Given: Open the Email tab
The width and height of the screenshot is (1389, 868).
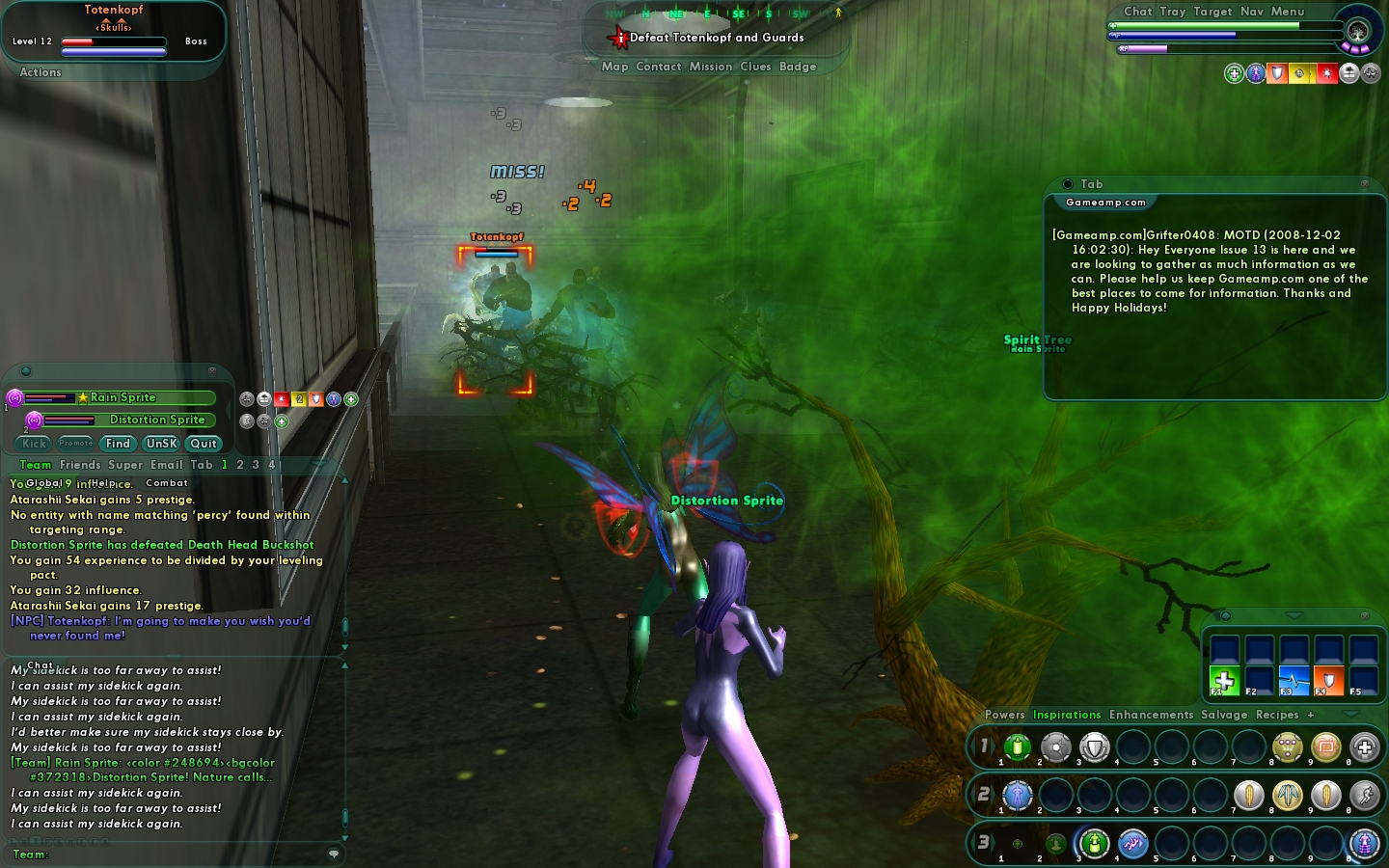Looking at the screenshot, I should pos(166,465).
